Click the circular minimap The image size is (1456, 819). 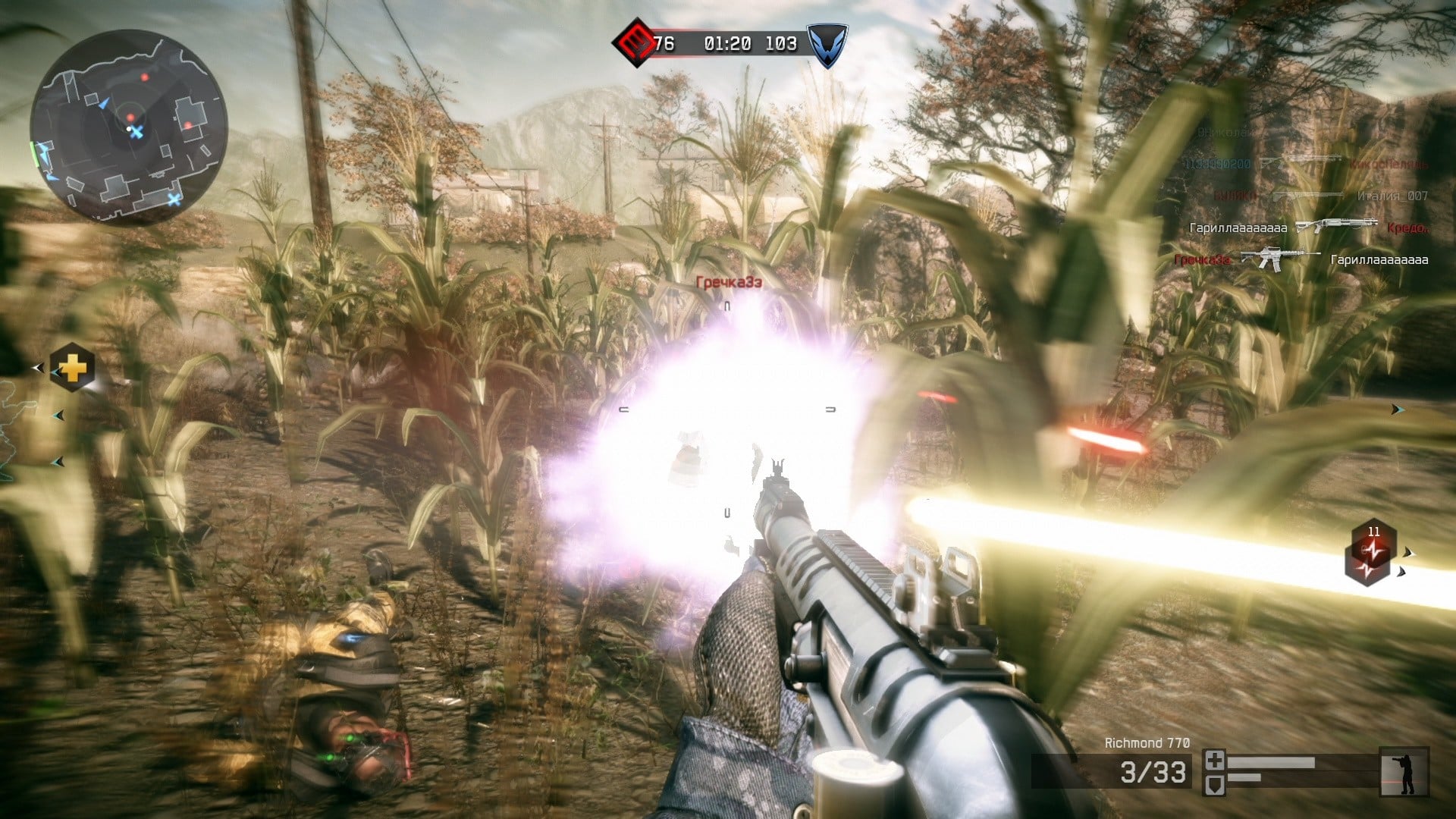129,126
